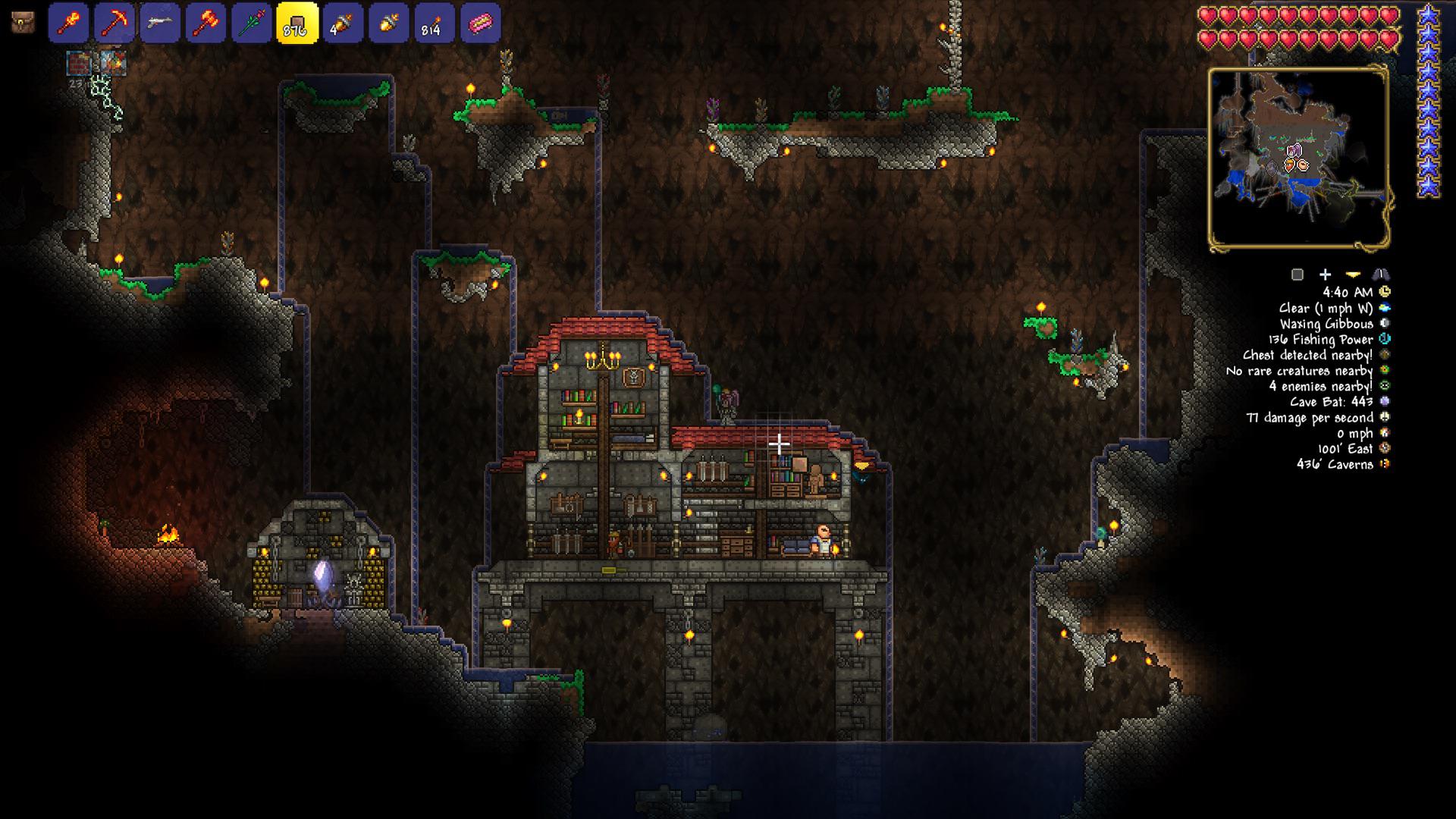The height and width of the screenshot is (819, 1456).
Task: Cancel a buff icon in the top-left corner
Action: pyautogui.click(x=76, y=62)
